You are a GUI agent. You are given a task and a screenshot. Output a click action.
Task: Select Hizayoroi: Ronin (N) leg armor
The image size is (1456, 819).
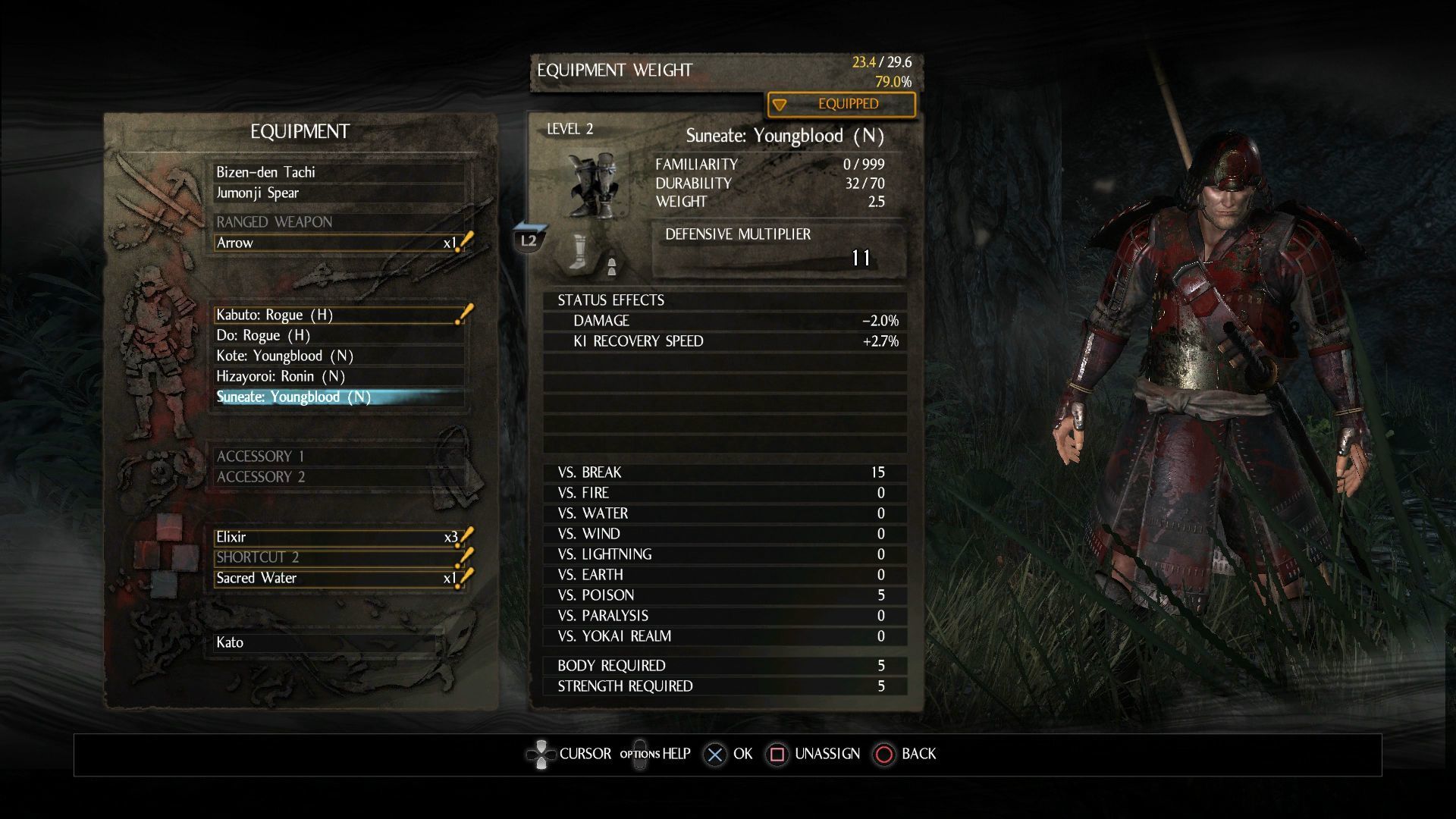tap(339, 376)
